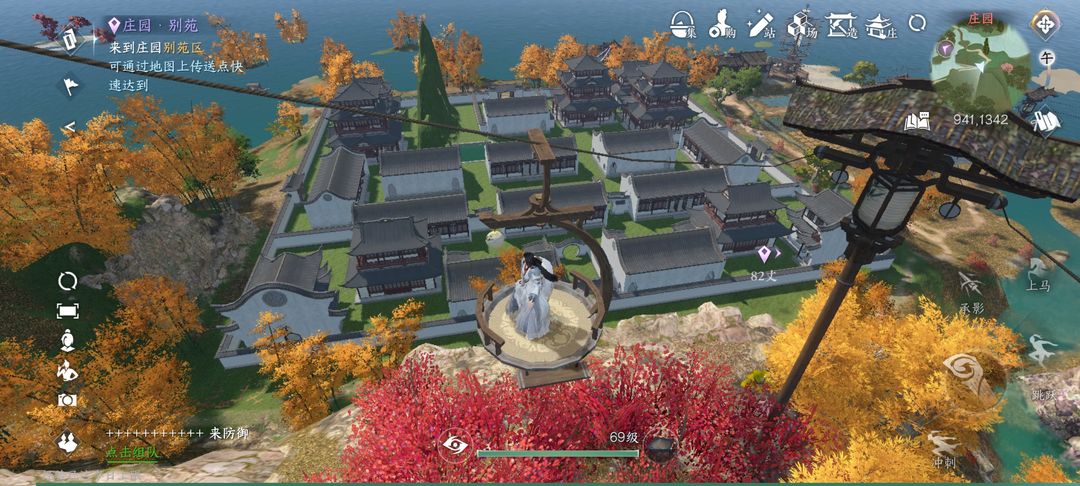Open the map scroll icon below the minimap
This screenshot has width=1080, height=486.
[x=1044, y=121]
